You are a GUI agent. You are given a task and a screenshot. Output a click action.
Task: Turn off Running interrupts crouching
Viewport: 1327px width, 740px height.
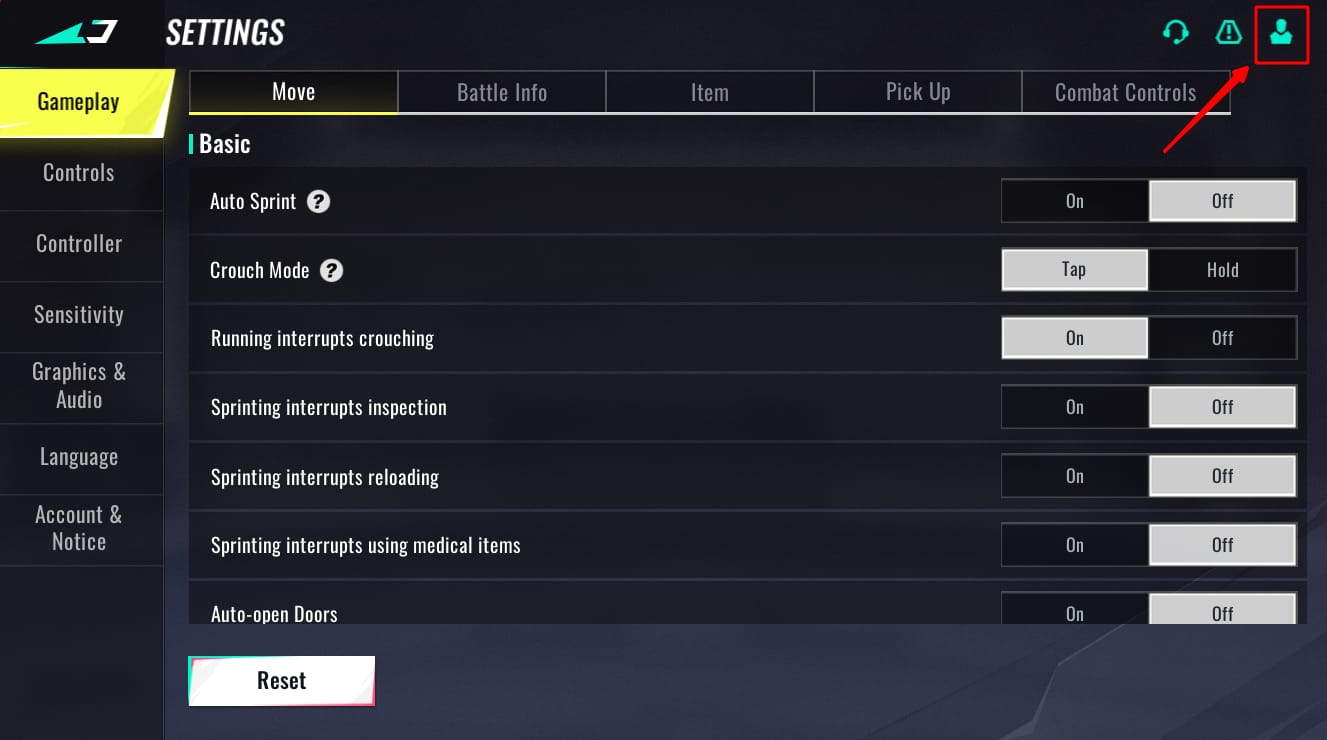1222,337
